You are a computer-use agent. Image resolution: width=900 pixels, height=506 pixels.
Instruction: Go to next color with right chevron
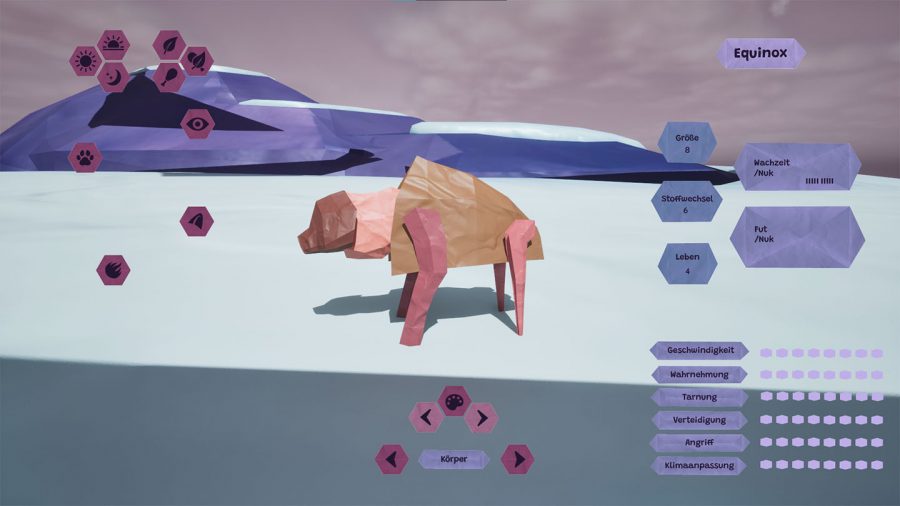pyautogui.click(x=481, y=417)
